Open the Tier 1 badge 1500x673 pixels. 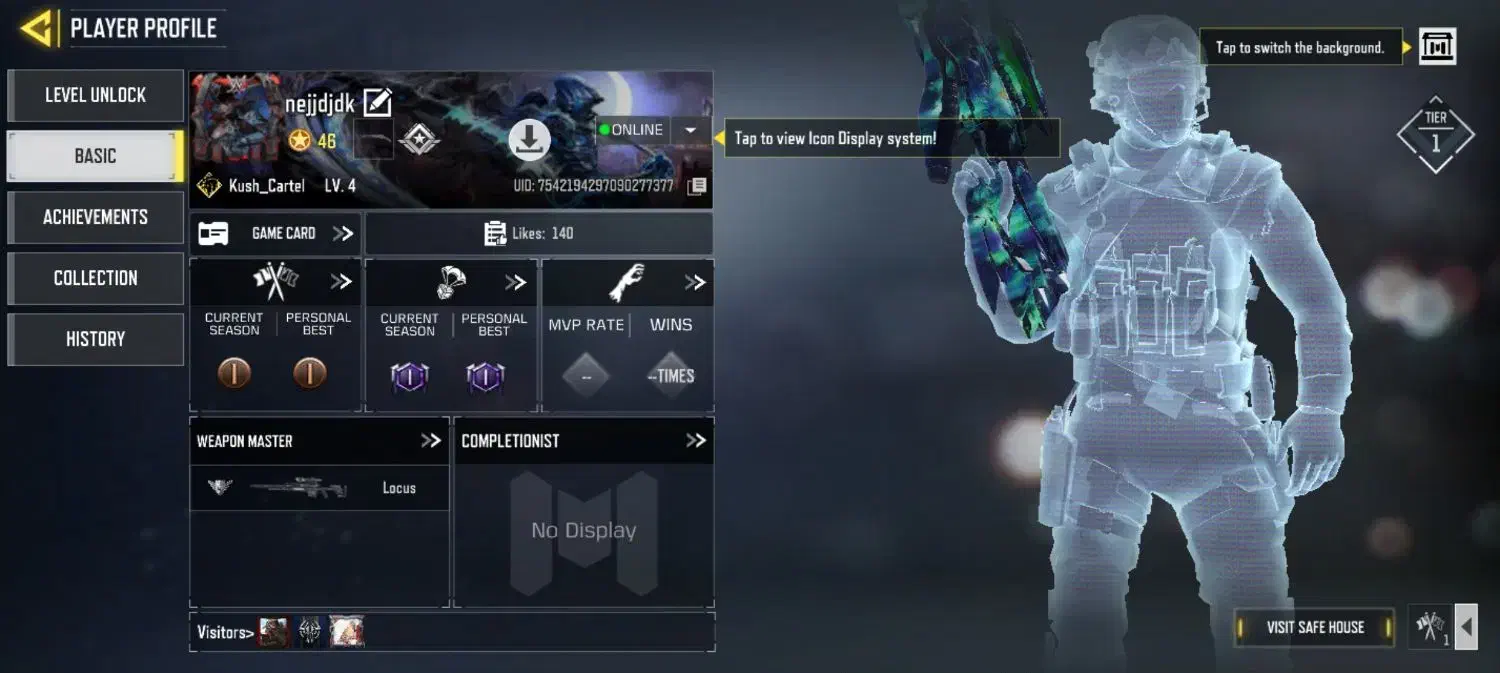pyautogui.click(x=1435, y=136)
